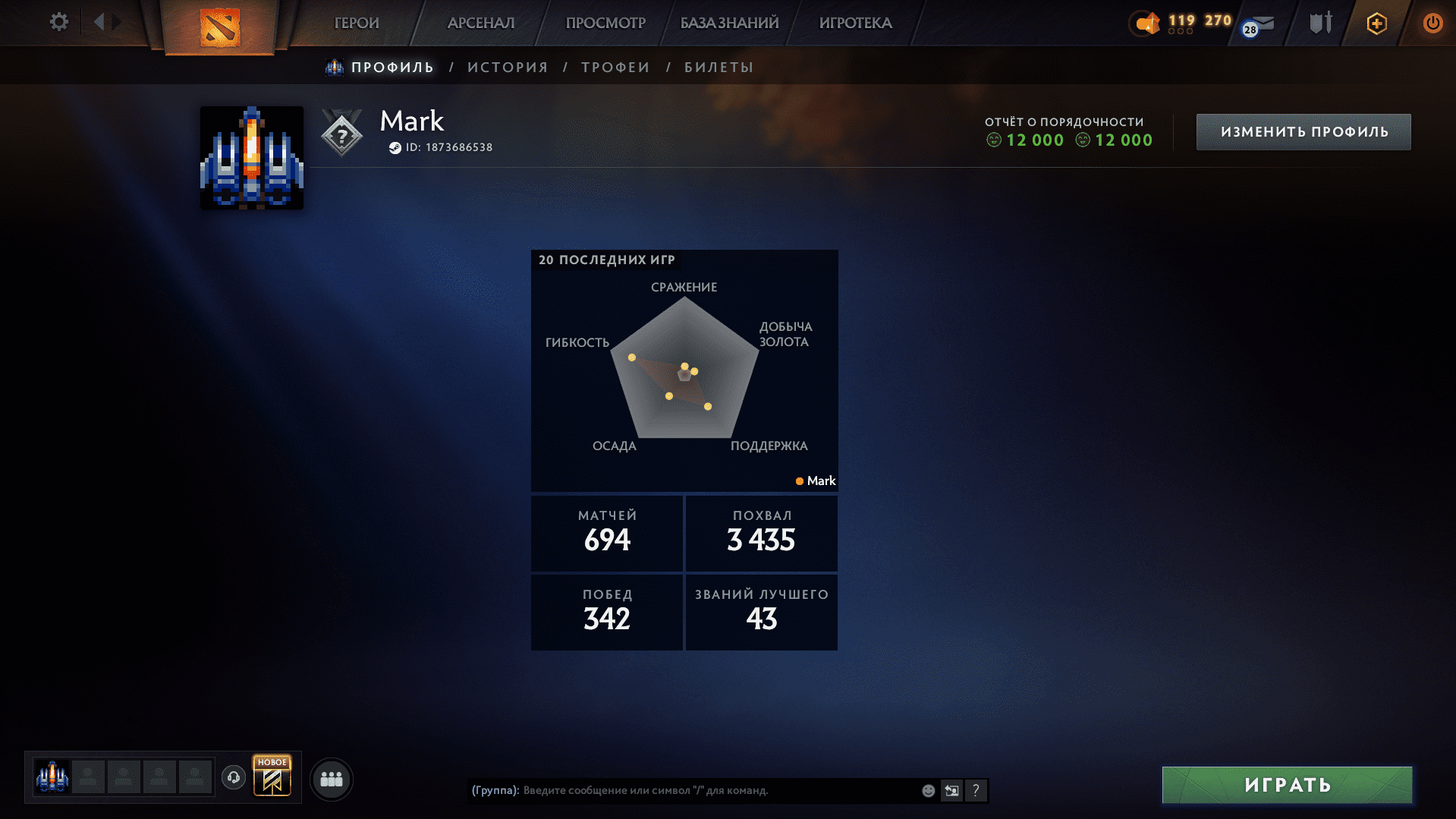Open settings via the gear icon
1456x819 pixels.
click(x=58, y=23)
